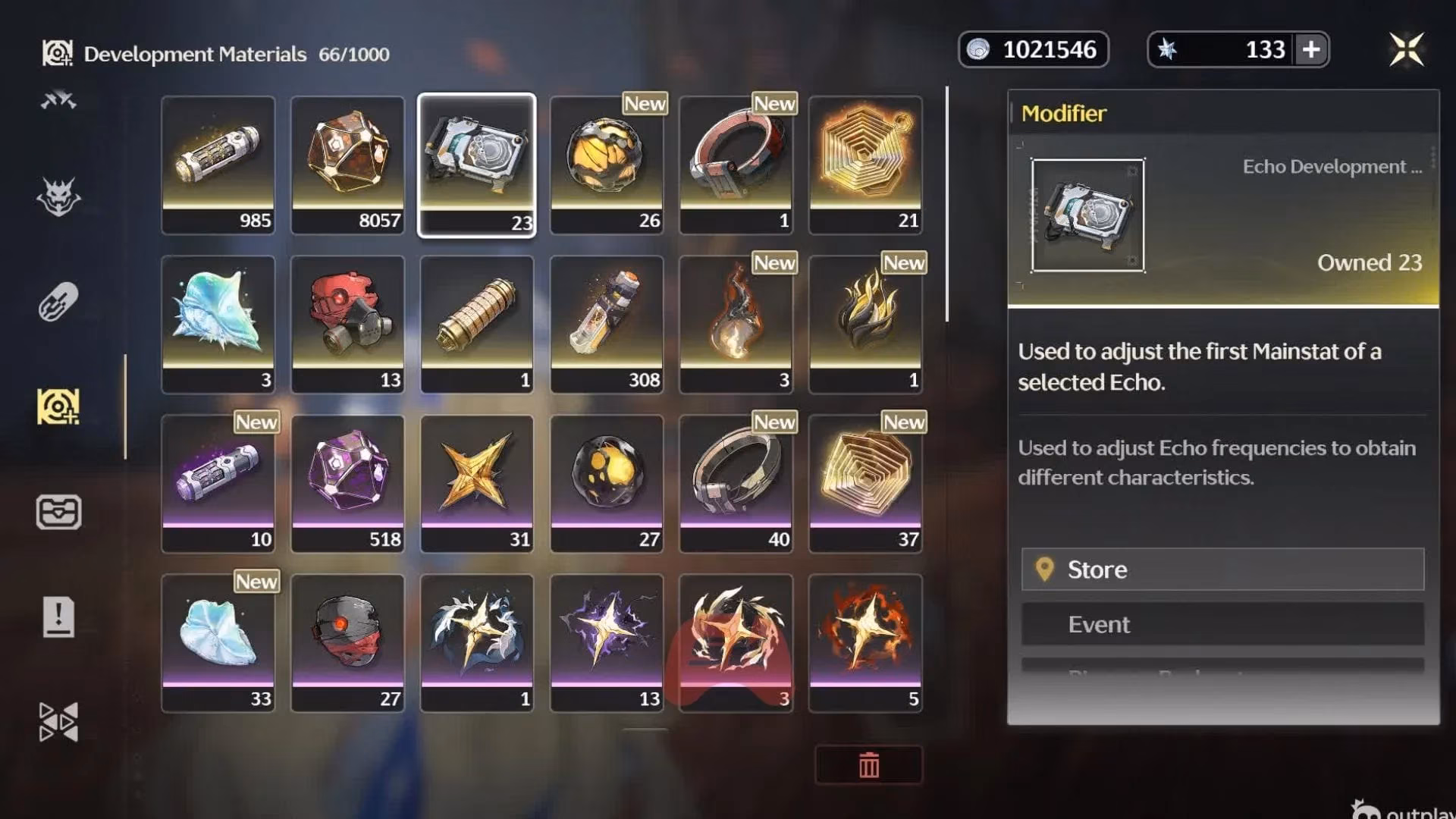The image size is (1456, 819).
Task: Open the Event source entry
Action: 1222,624
